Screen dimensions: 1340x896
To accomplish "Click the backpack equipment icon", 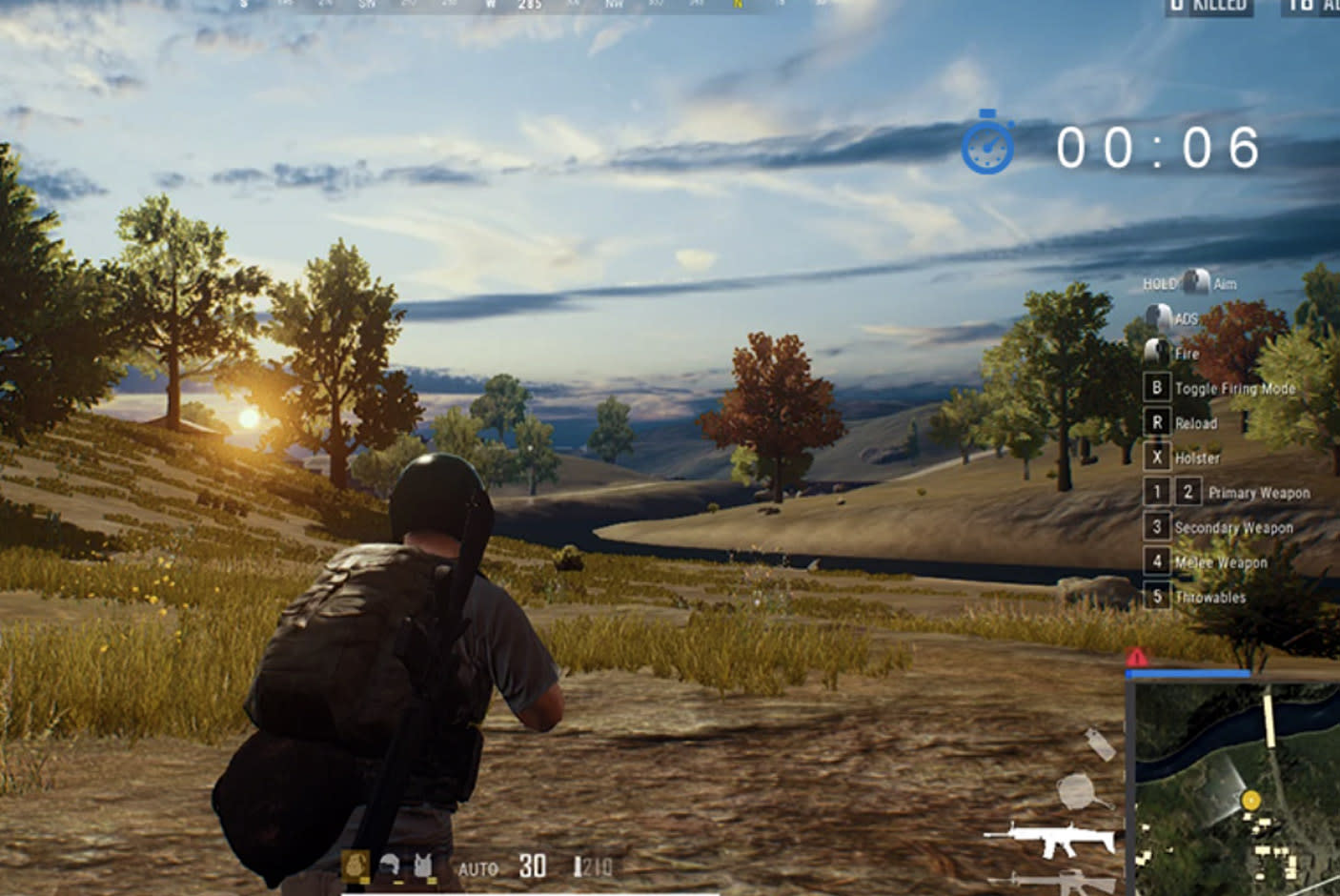I will 355,865.
